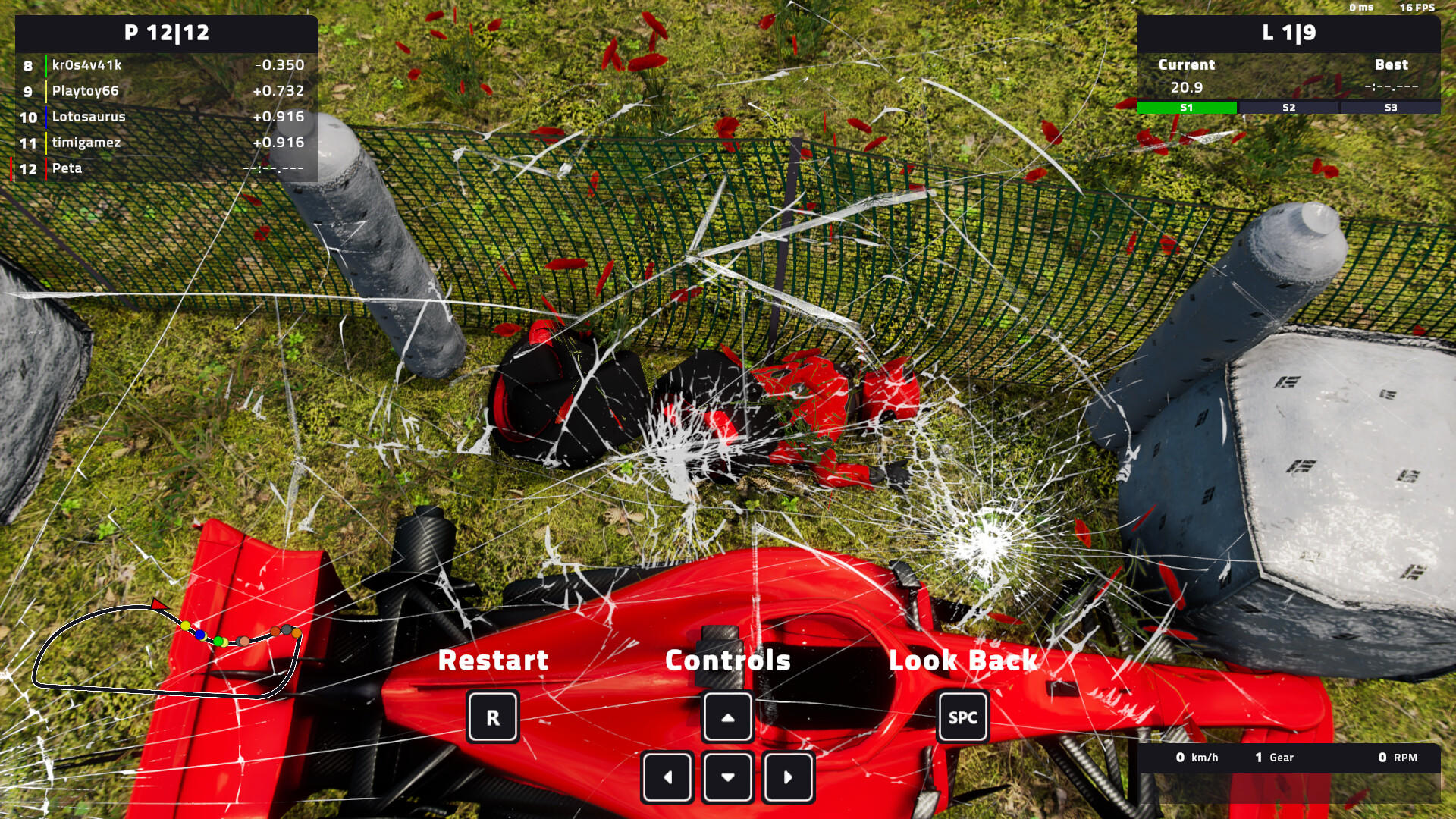
Task: Select the up arrow control key icon
Action: [727, 716]
